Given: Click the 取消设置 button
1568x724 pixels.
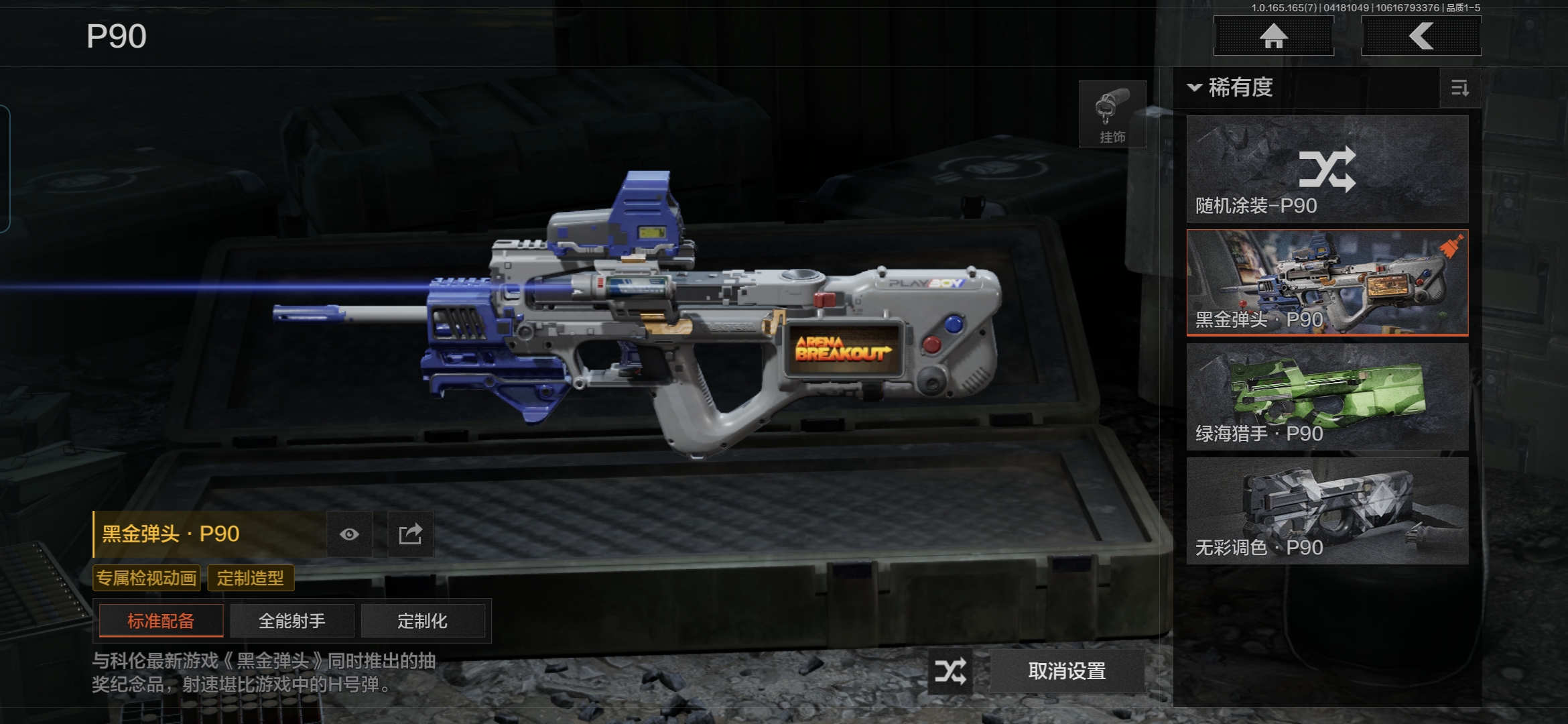Looking at the screenshot, I should 1067,671.
